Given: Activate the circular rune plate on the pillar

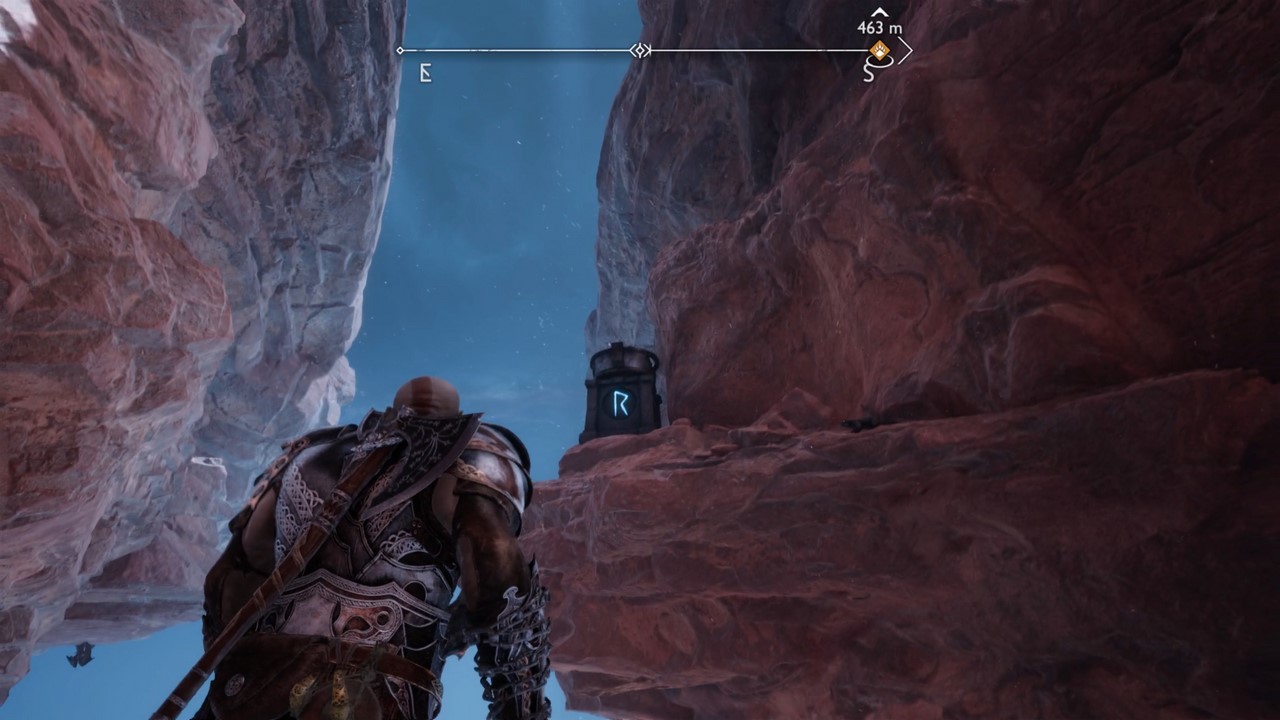Looking at the screenshot, I should click(x=619, y=400).
